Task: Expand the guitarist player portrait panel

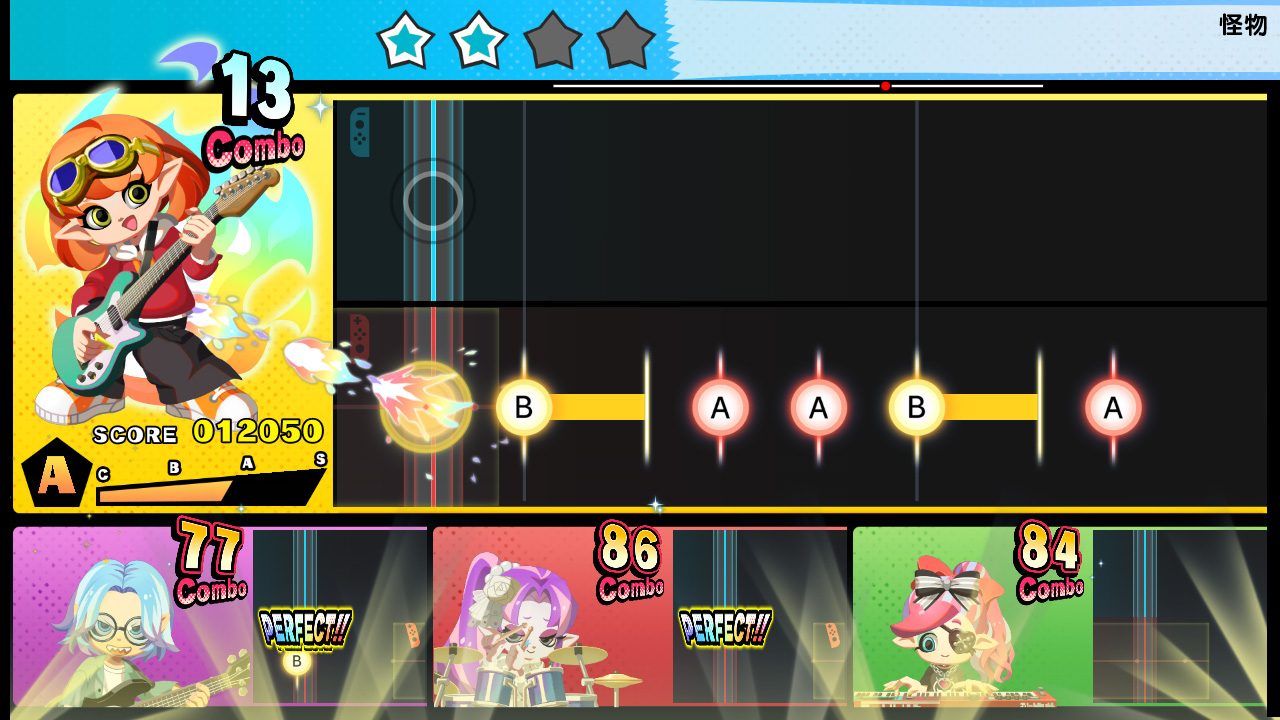Action: point(170,280)
